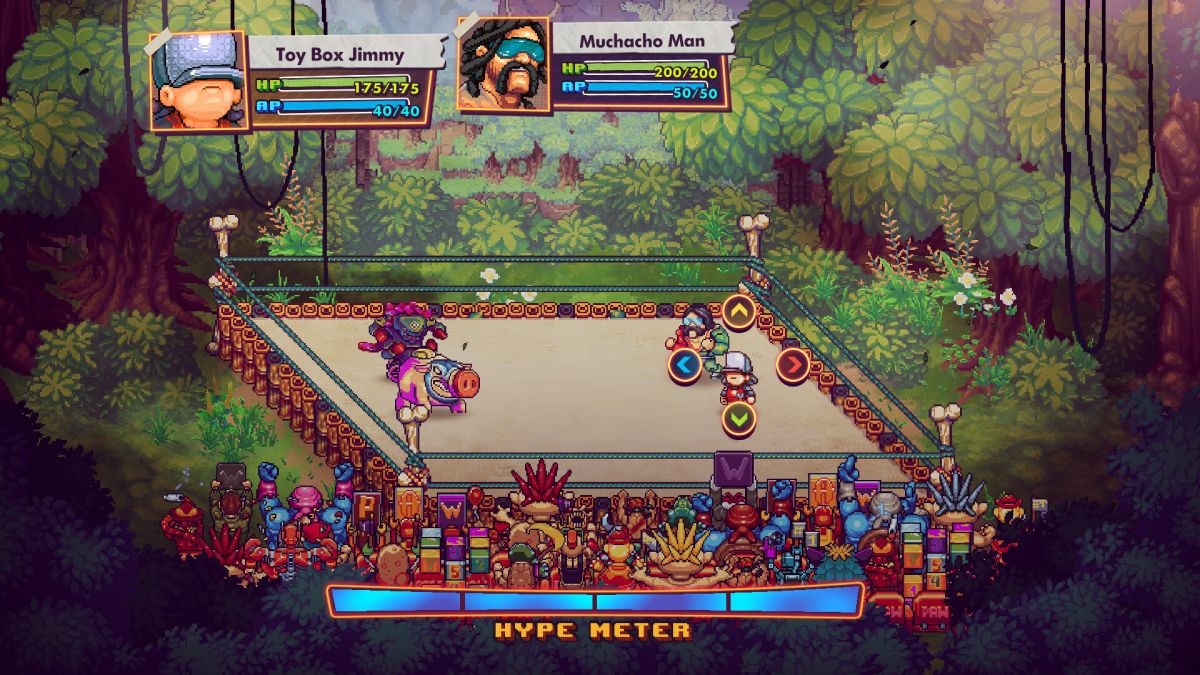Select Toy Box Jimmy's portrait
The height and width of the screenshot is (675, 1200).
tap(198, 81)
